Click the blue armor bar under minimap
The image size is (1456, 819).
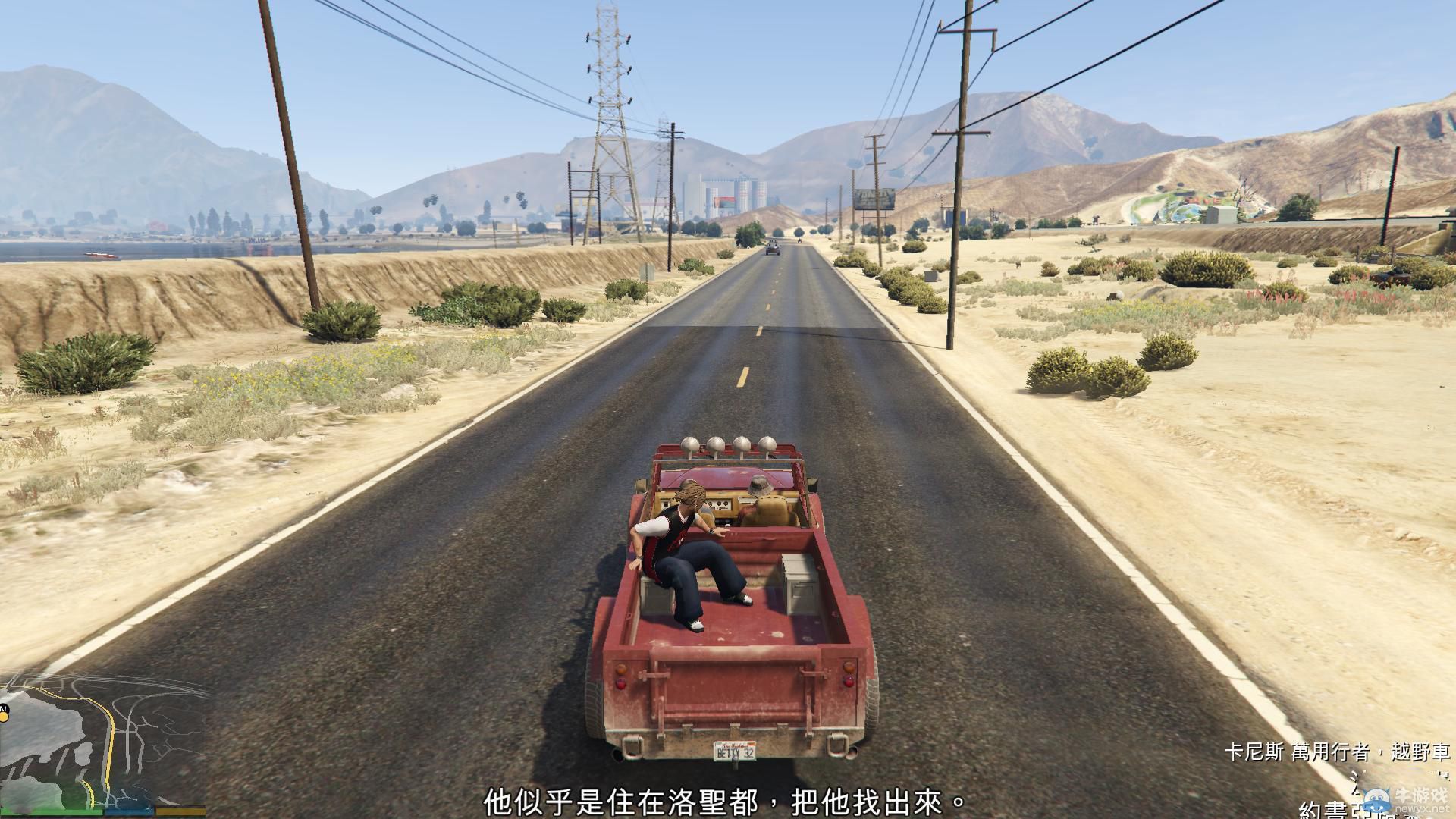pos(129,812)
